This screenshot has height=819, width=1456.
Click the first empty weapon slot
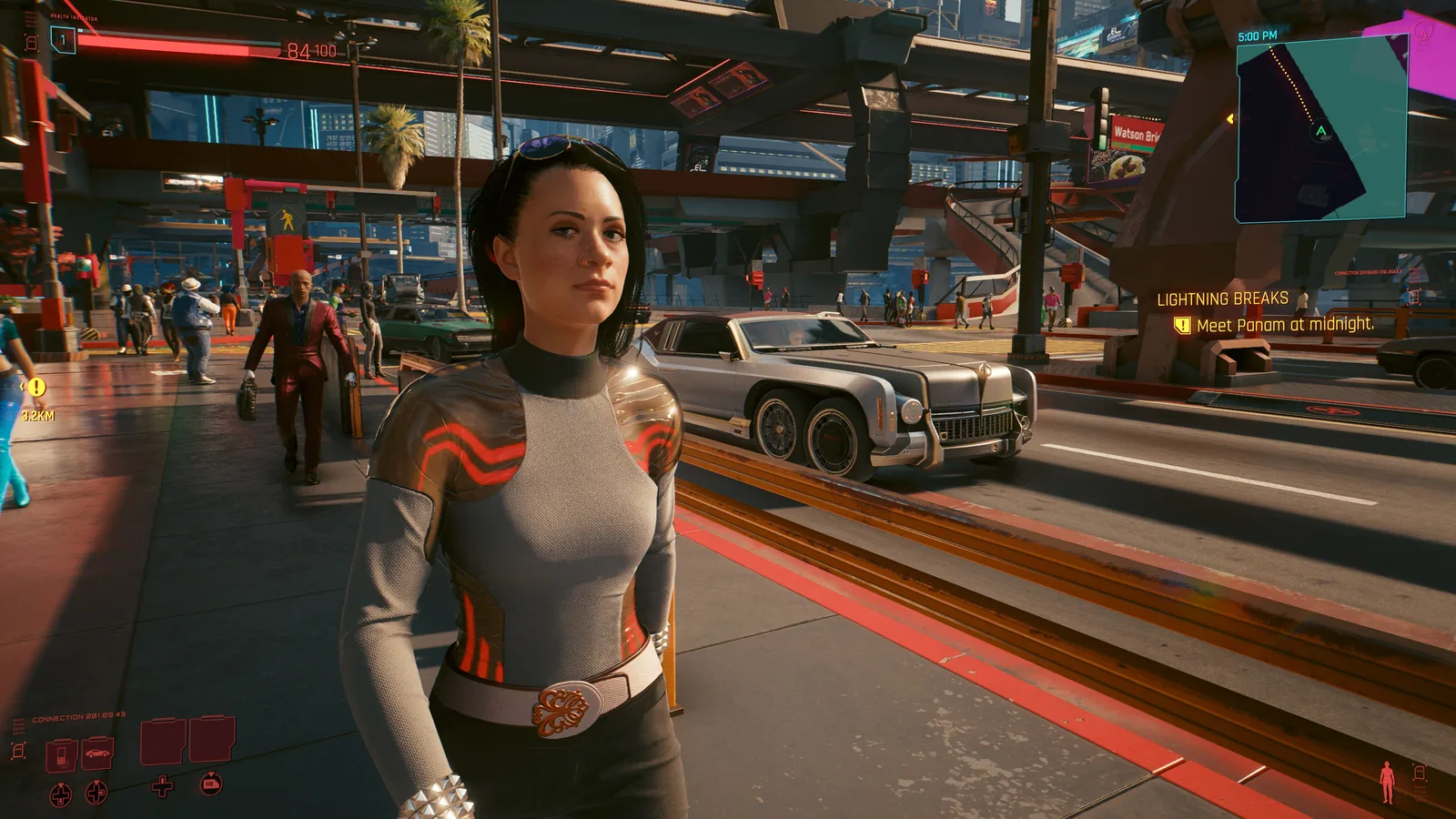pos(162,741)
